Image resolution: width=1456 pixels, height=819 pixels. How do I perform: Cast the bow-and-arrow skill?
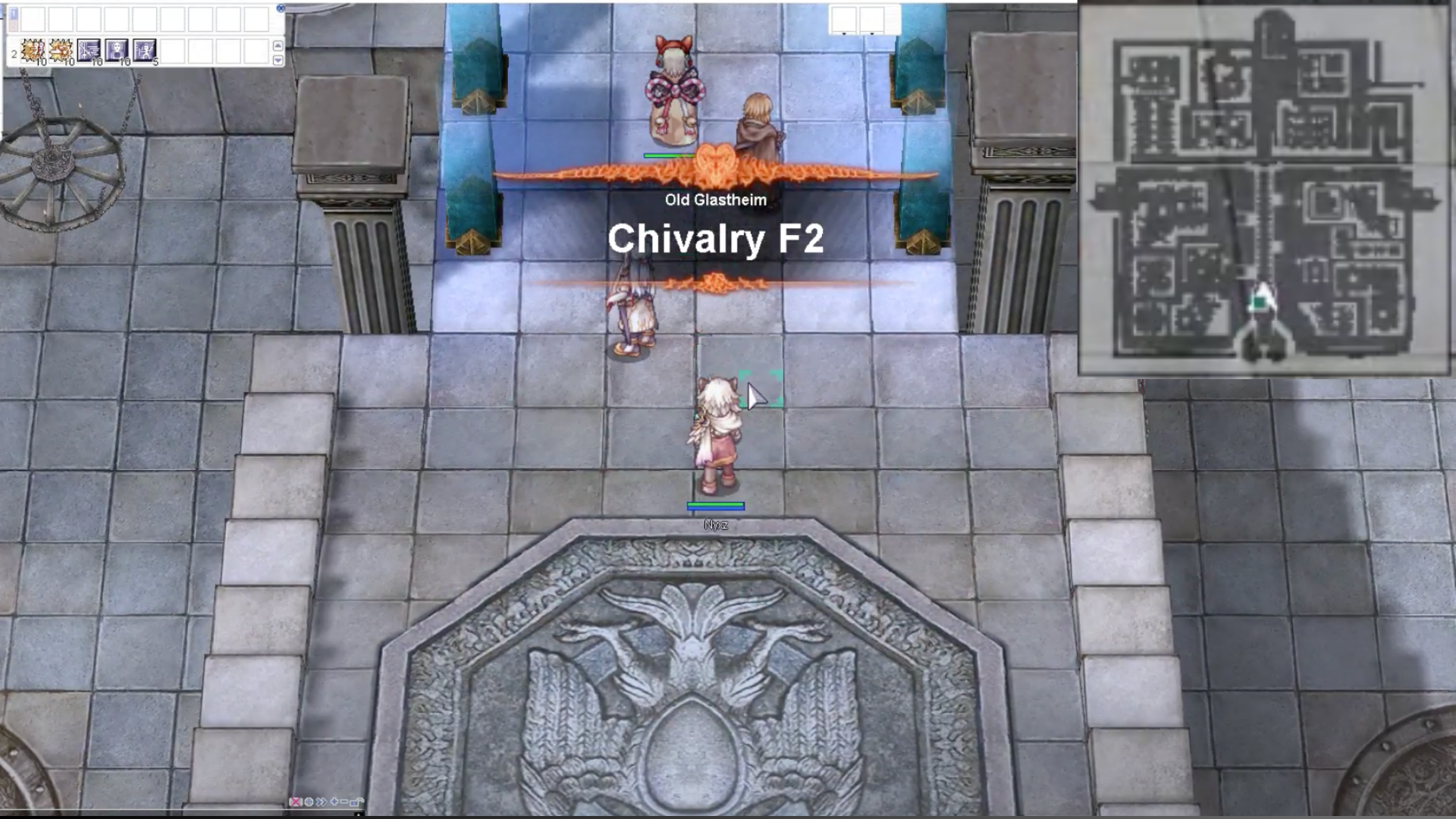89,51
